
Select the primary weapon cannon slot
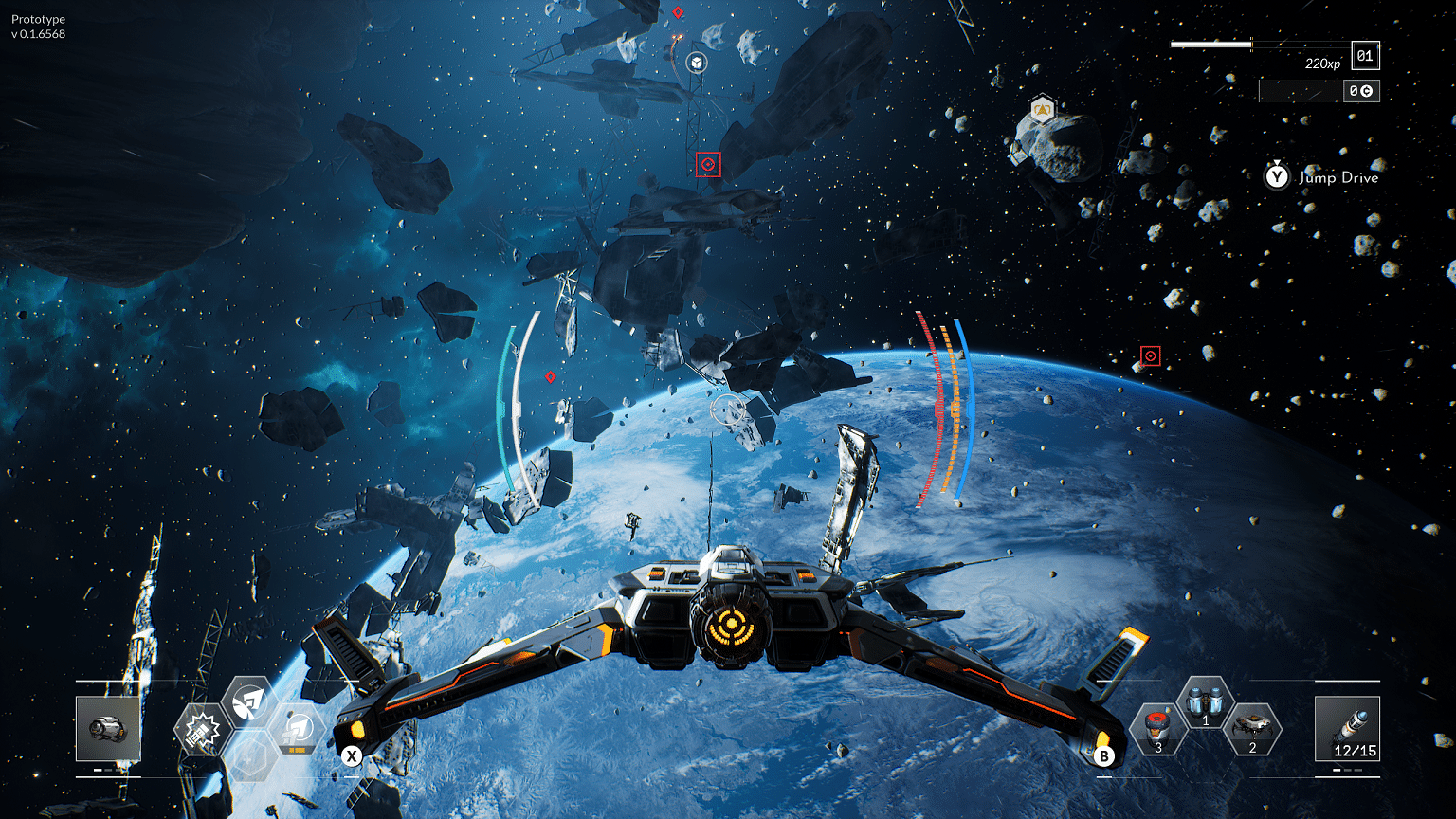coord(108,728)
